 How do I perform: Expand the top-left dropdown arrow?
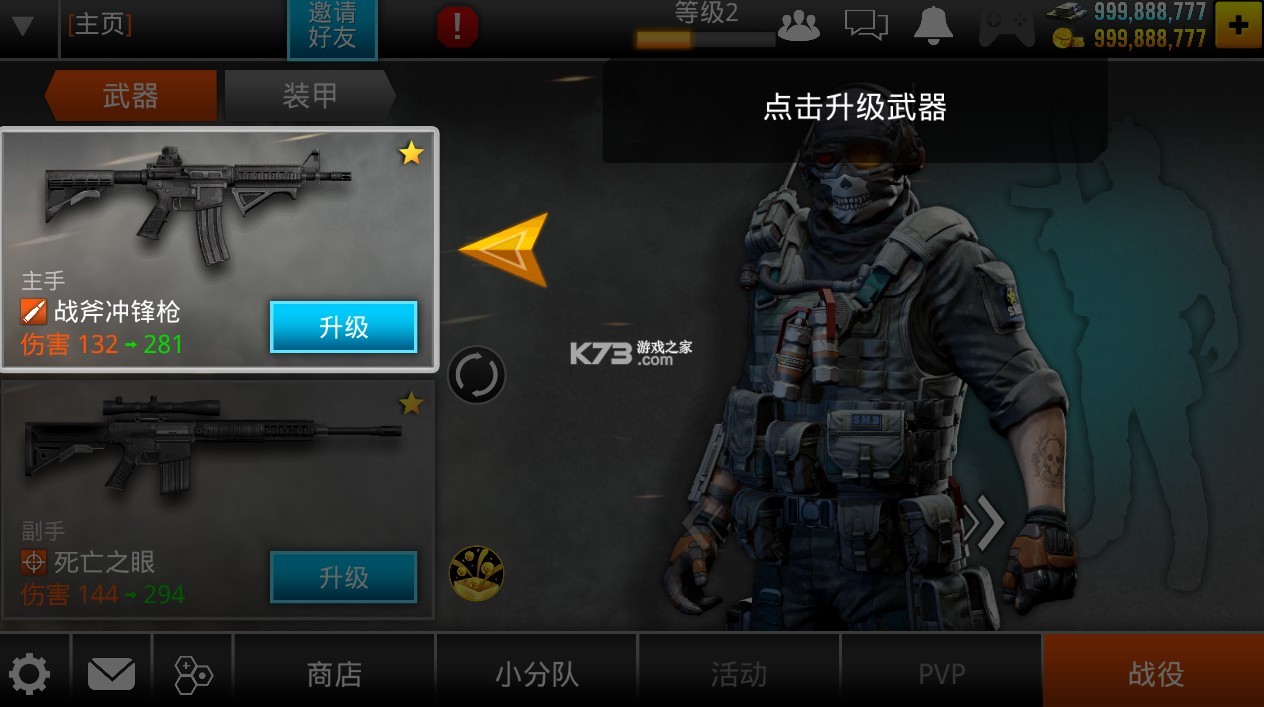(x=22, y=26)
